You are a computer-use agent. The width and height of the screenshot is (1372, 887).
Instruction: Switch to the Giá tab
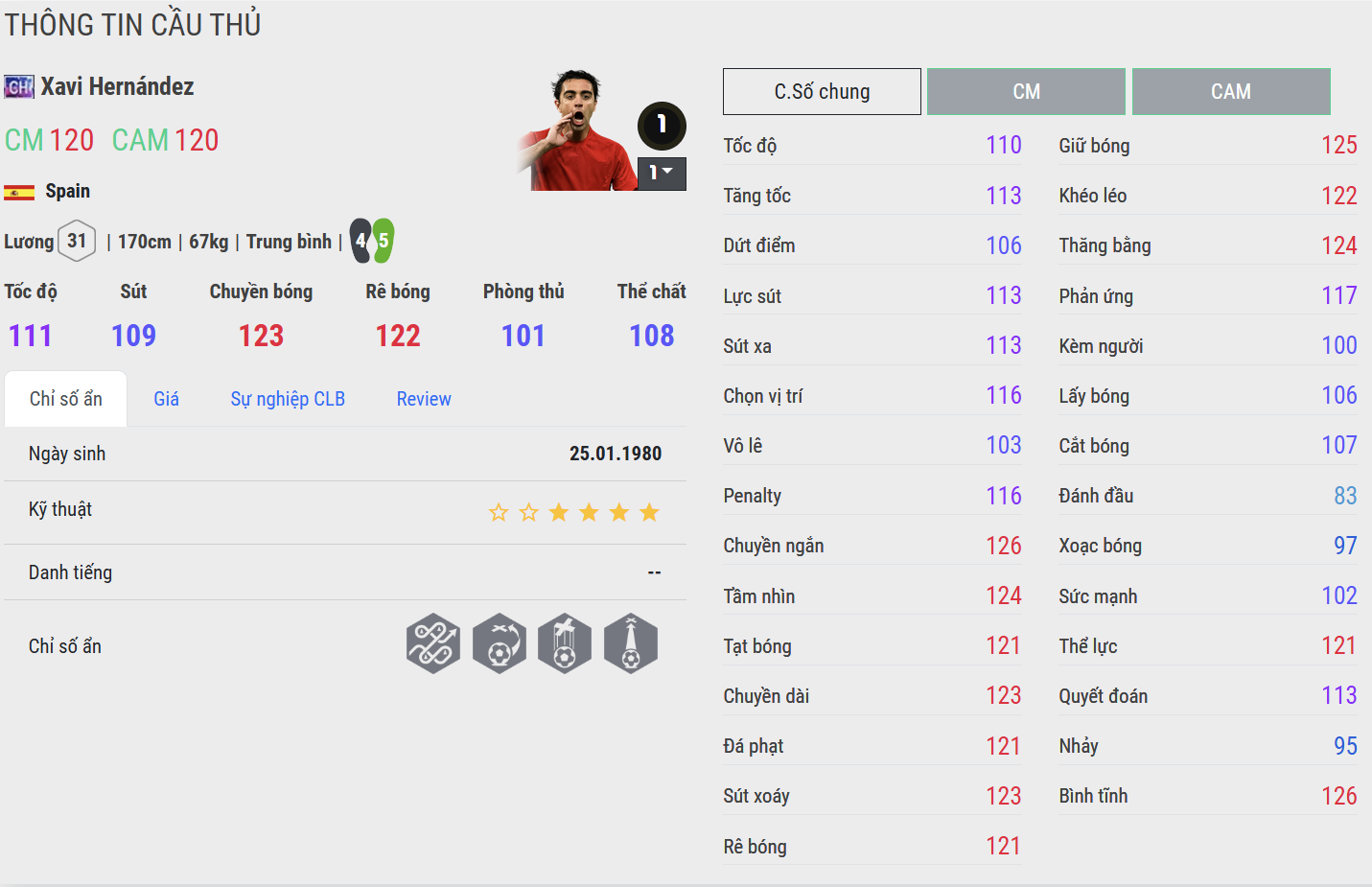[x=166, y=399]
